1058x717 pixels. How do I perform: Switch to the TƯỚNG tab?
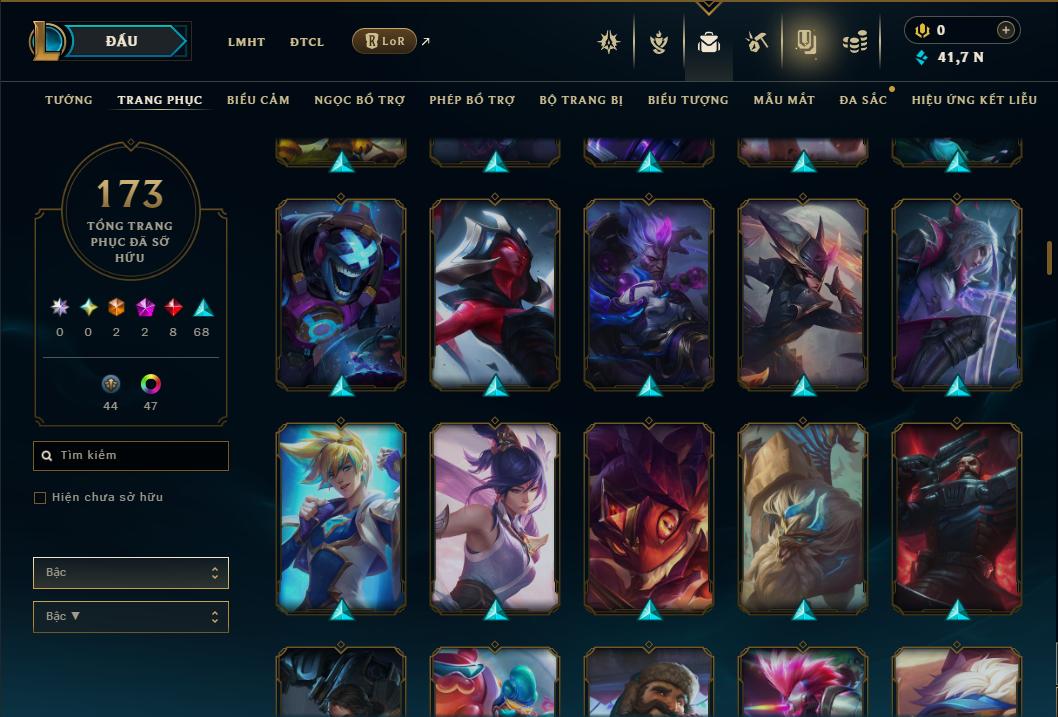pos(69,100)
